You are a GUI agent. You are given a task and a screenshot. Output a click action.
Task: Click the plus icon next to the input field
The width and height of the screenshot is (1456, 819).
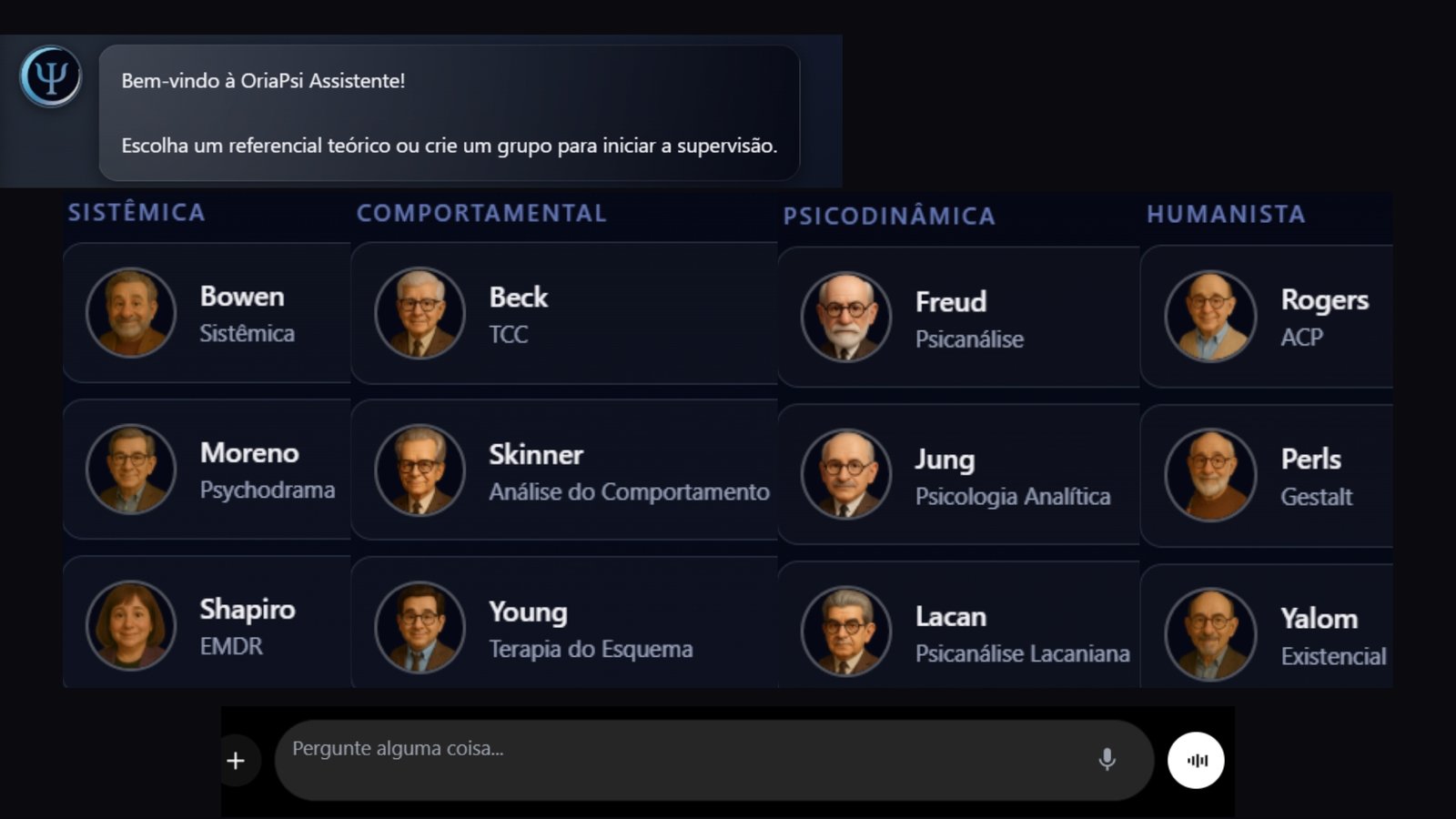pos(236,760)
